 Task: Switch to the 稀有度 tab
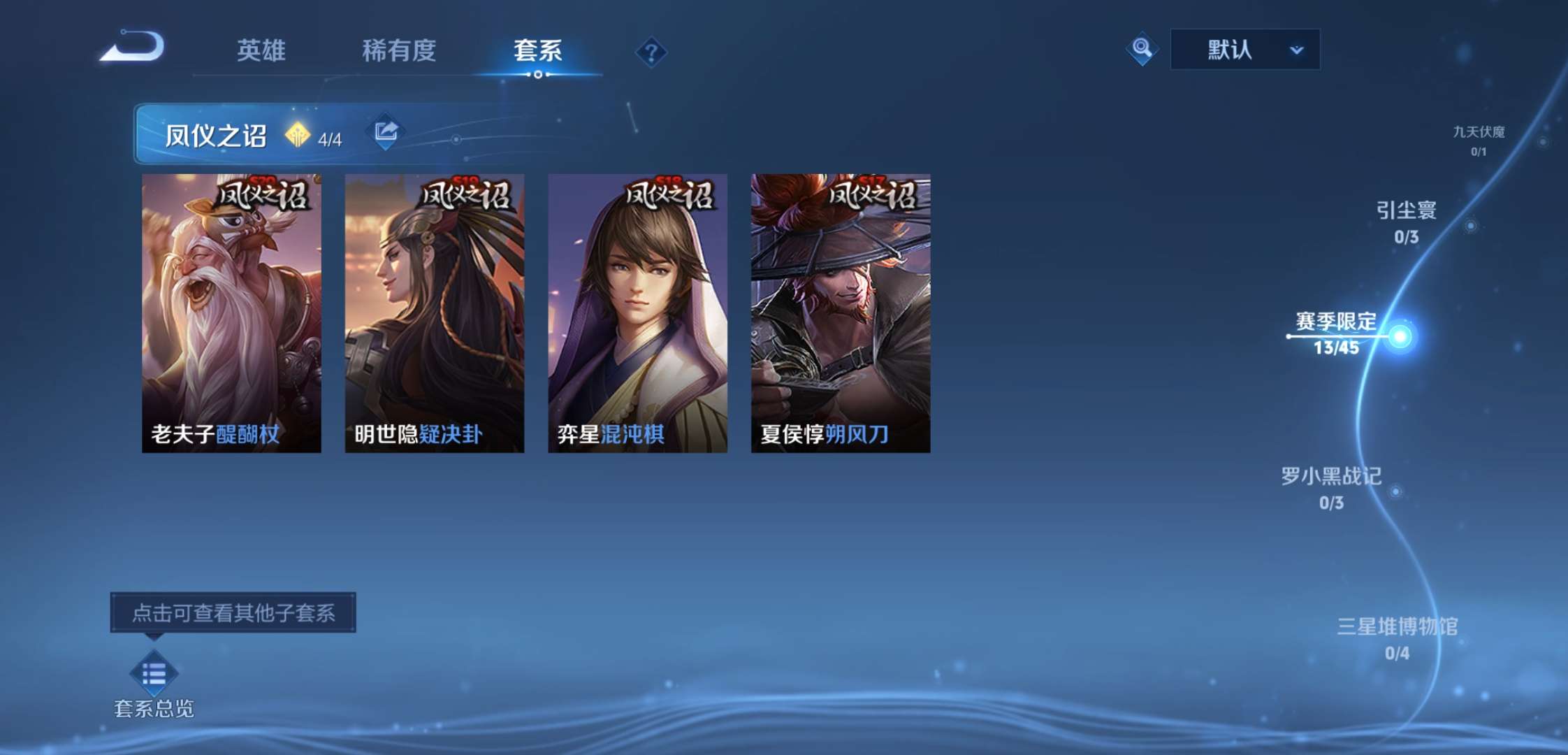pyautogui.click(x=400, y=51)
